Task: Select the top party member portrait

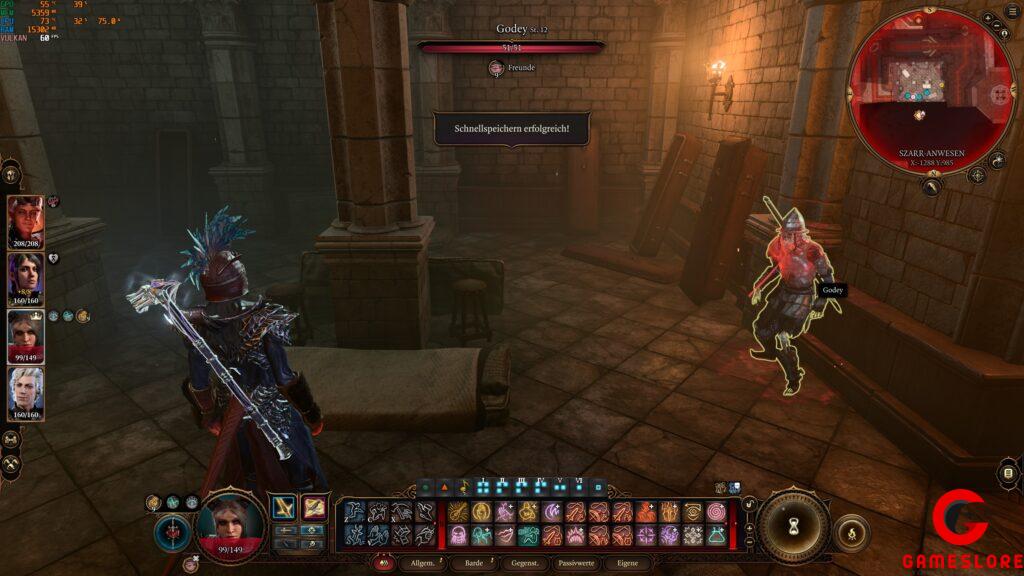Action: pyautogui.click(x=26, y=221)
